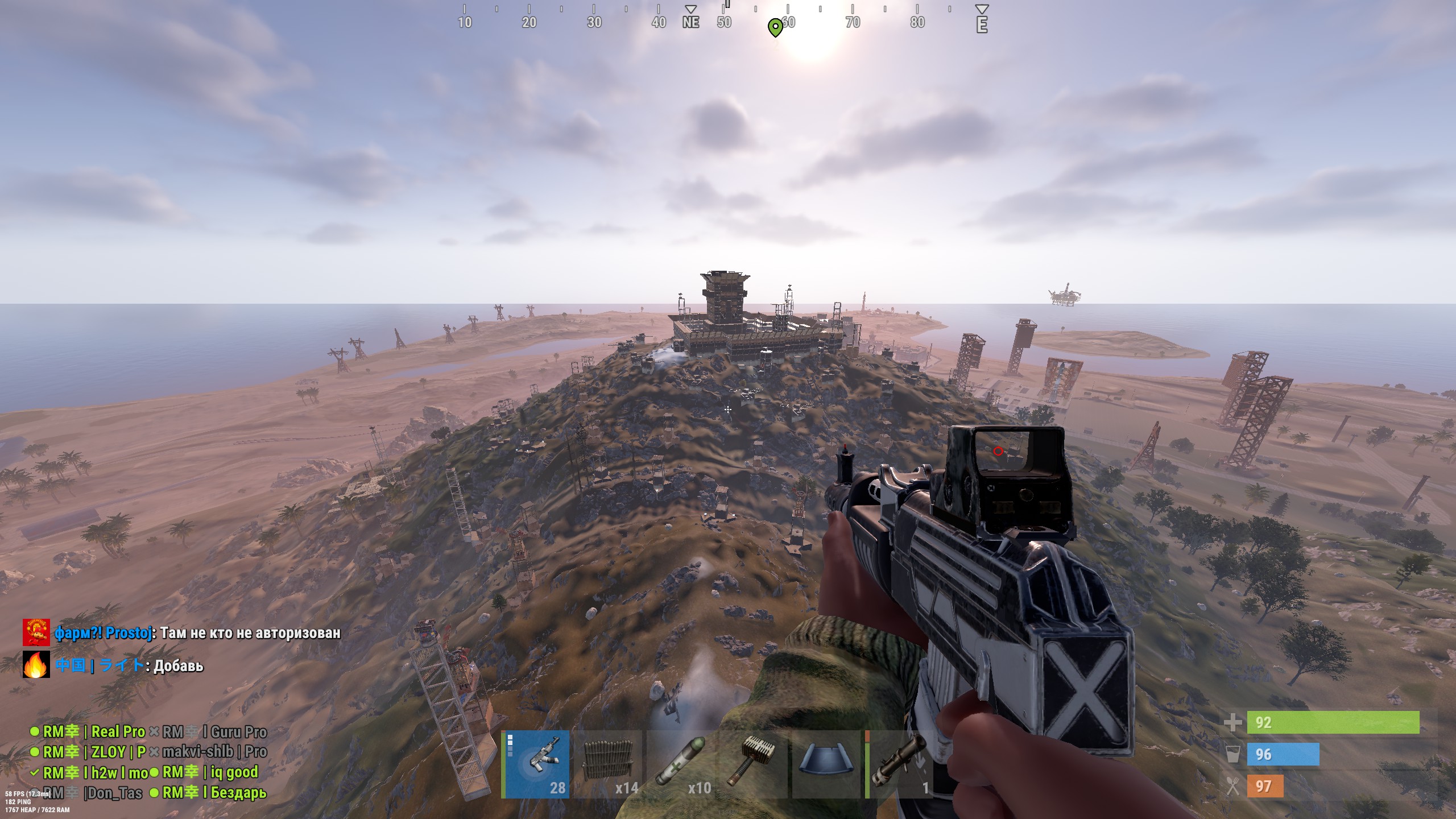
Task: Select the blue building plan slot
Action: coord(825,764)
